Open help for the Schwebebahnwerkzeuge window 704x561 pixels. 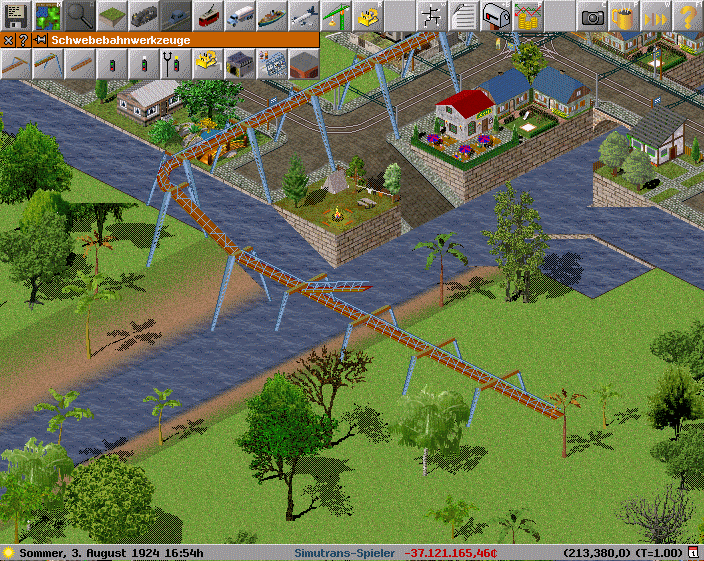coord(23,40)
